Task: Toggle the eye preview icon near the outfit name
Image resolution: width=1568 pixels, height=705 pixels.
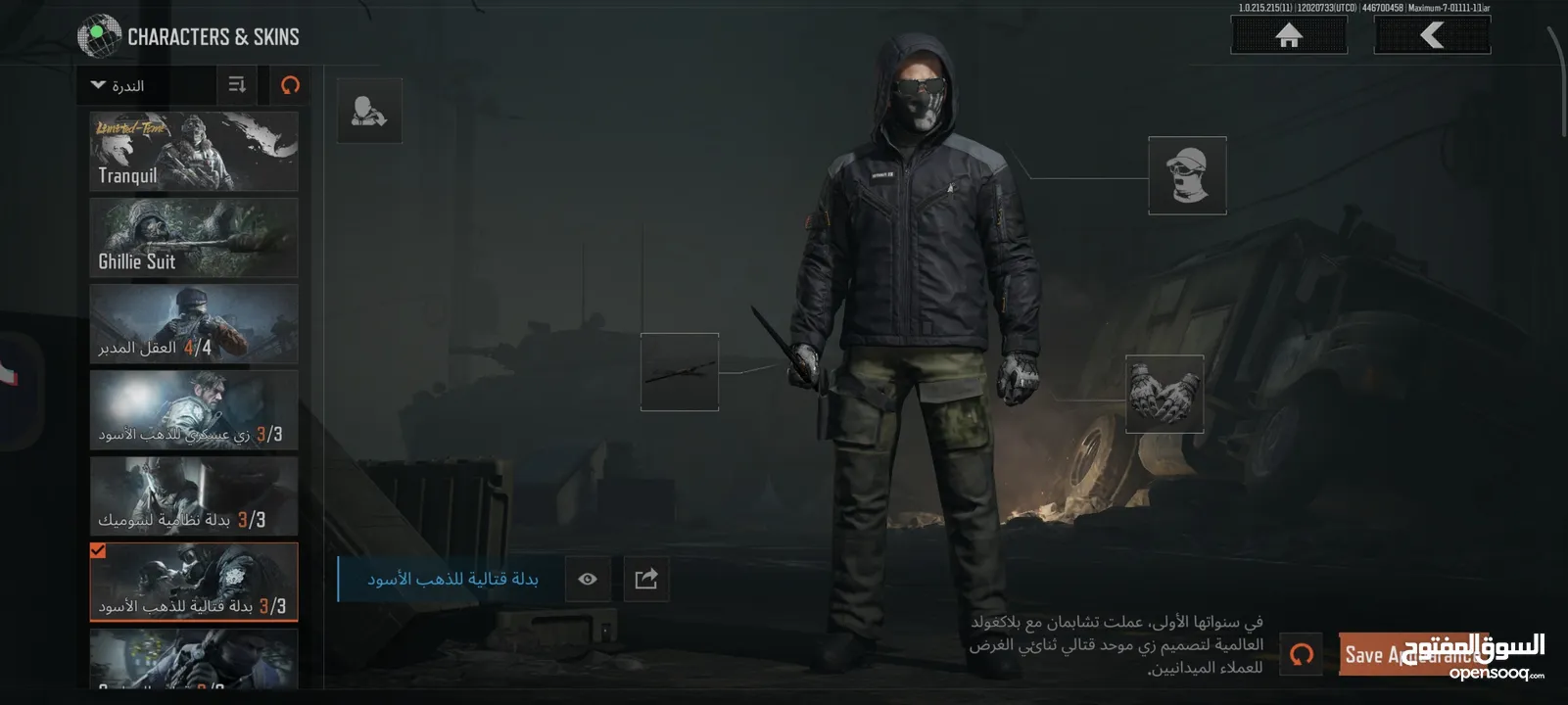Action: pos(587,579)
